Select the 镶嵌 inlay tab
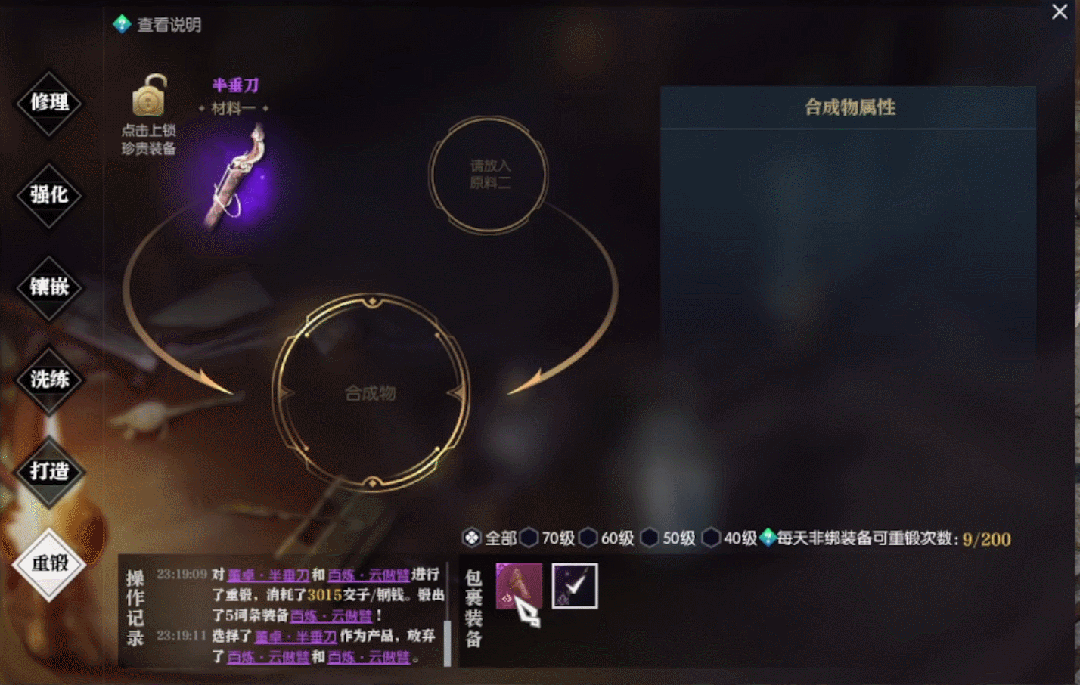 coord(48,287)
